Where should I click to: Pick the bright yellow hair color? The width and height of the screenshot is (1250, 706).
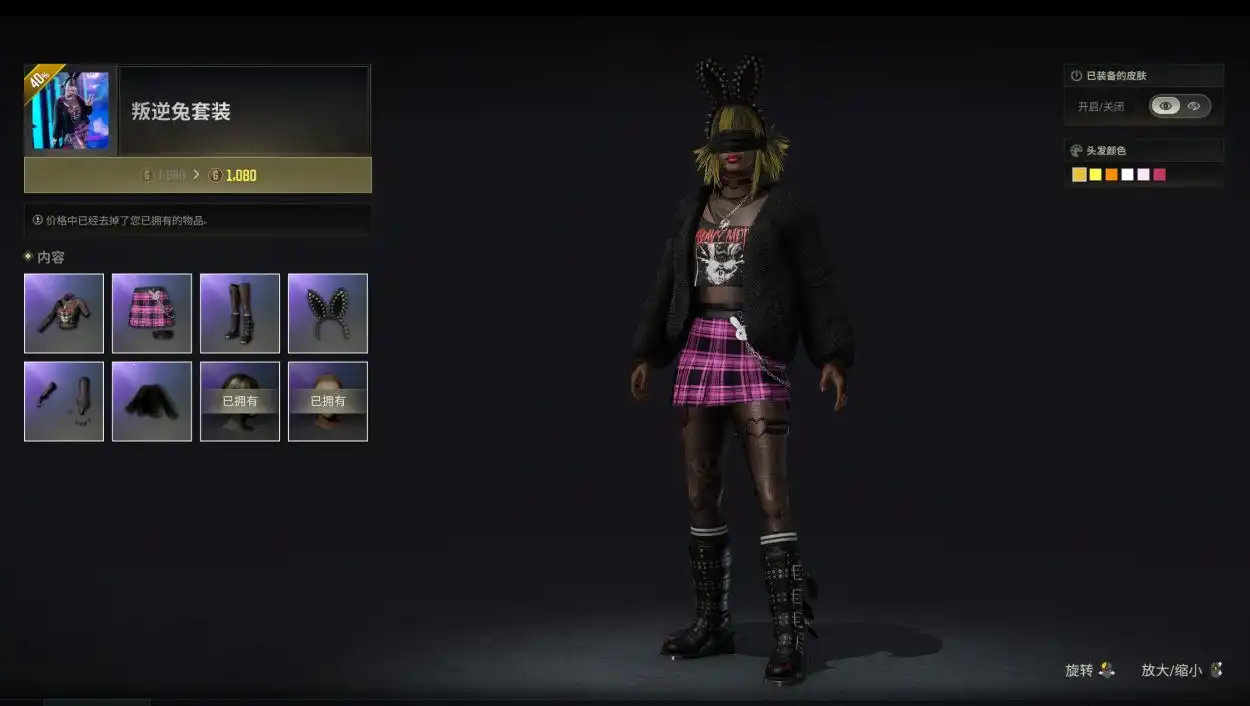pos(1095,175)
